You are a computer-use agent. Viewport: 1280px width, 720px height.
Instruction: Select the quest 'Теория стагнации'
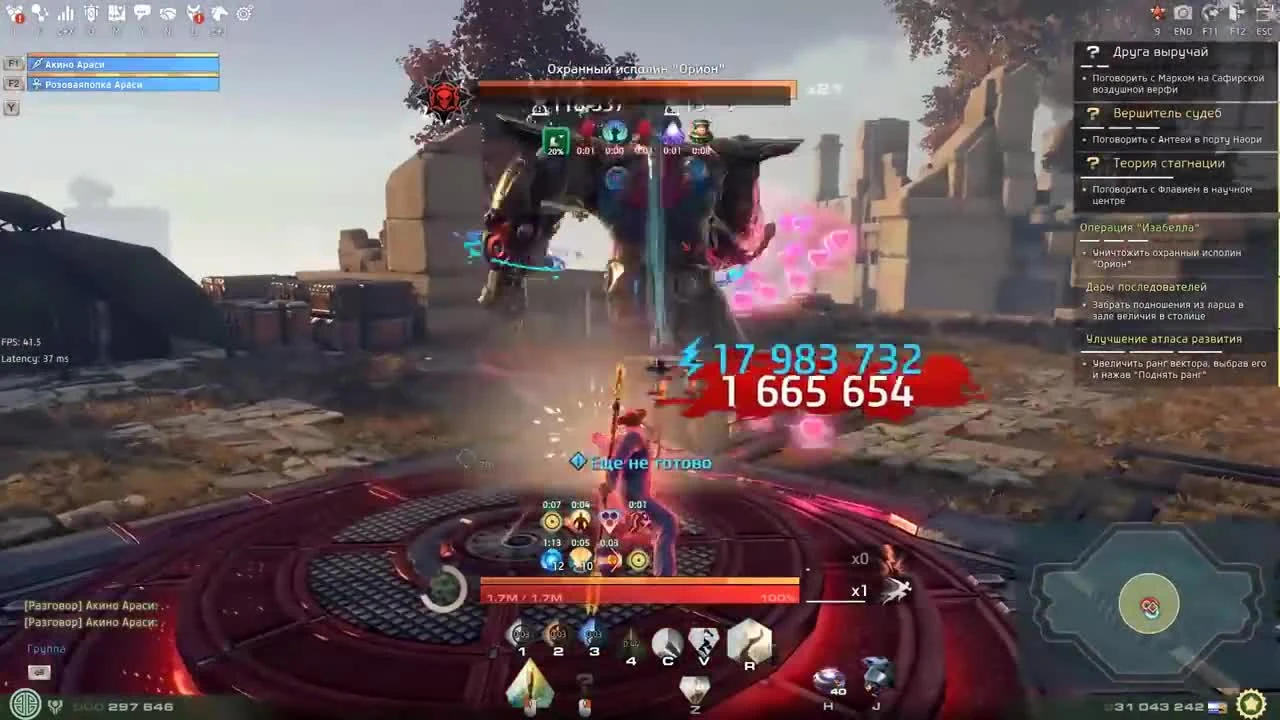1165,162
